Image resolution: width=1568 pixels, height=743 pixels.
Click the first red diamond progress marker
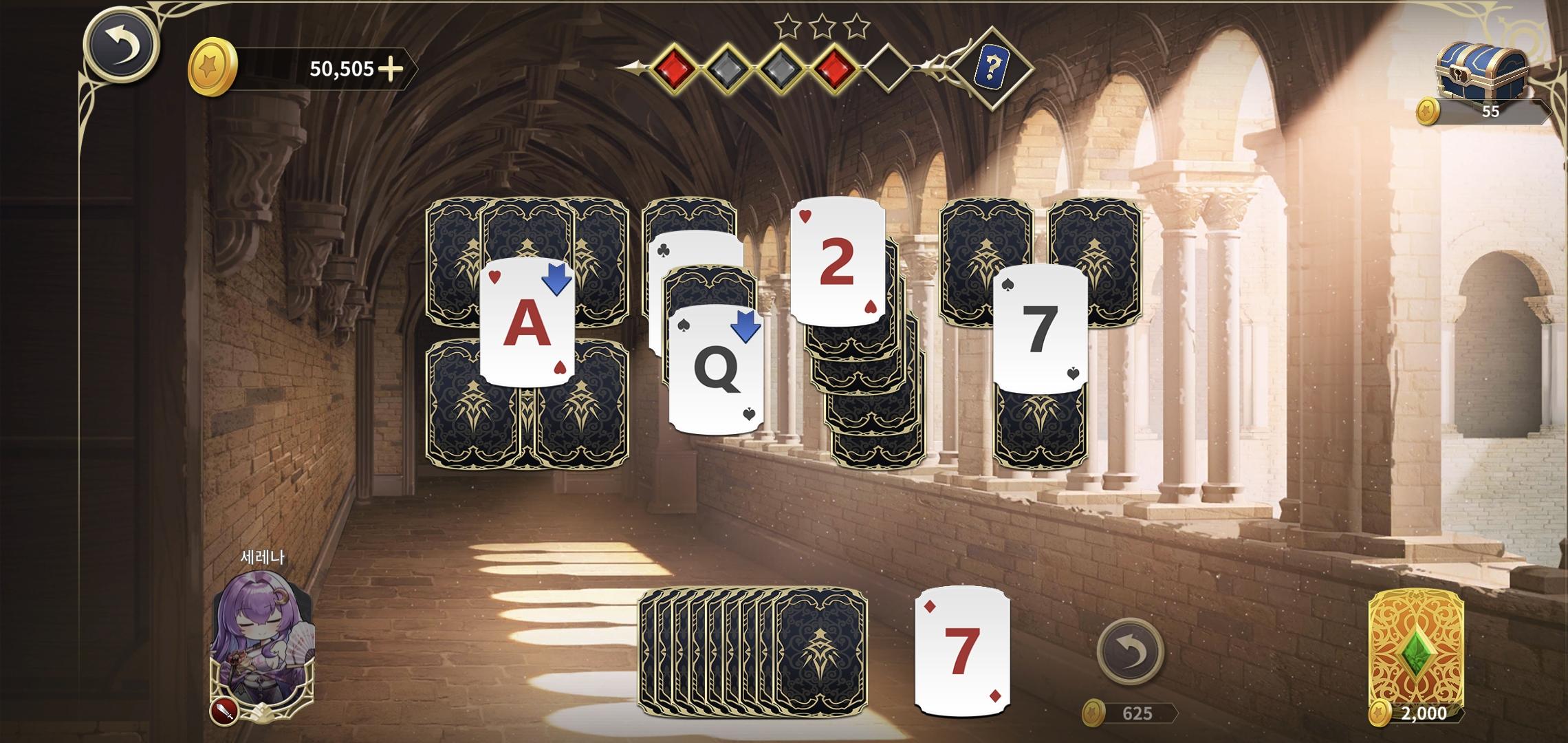click(x=674, y=65)
